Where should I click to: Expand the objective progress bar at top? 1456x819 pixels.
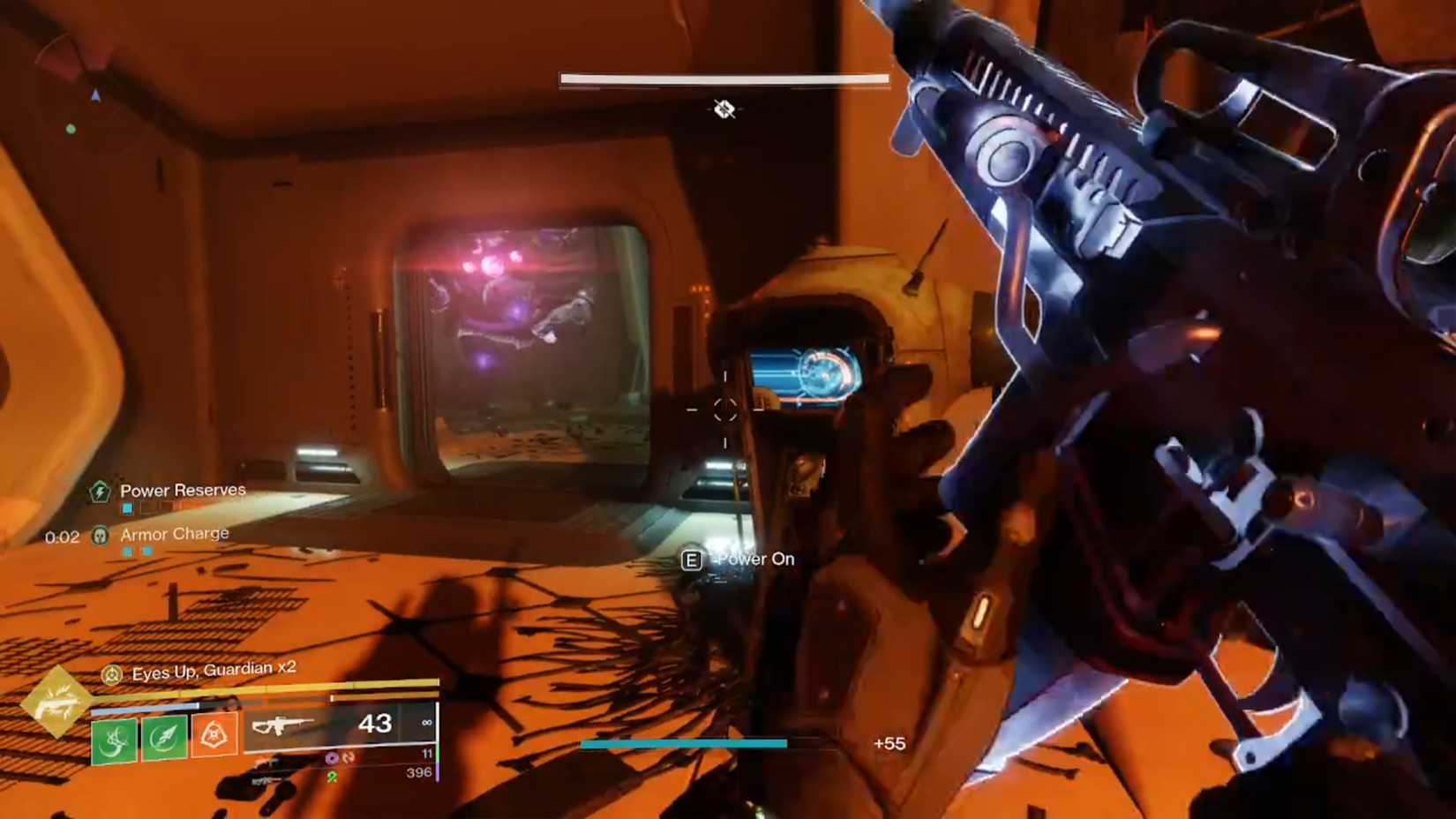(x=722, y=79)
